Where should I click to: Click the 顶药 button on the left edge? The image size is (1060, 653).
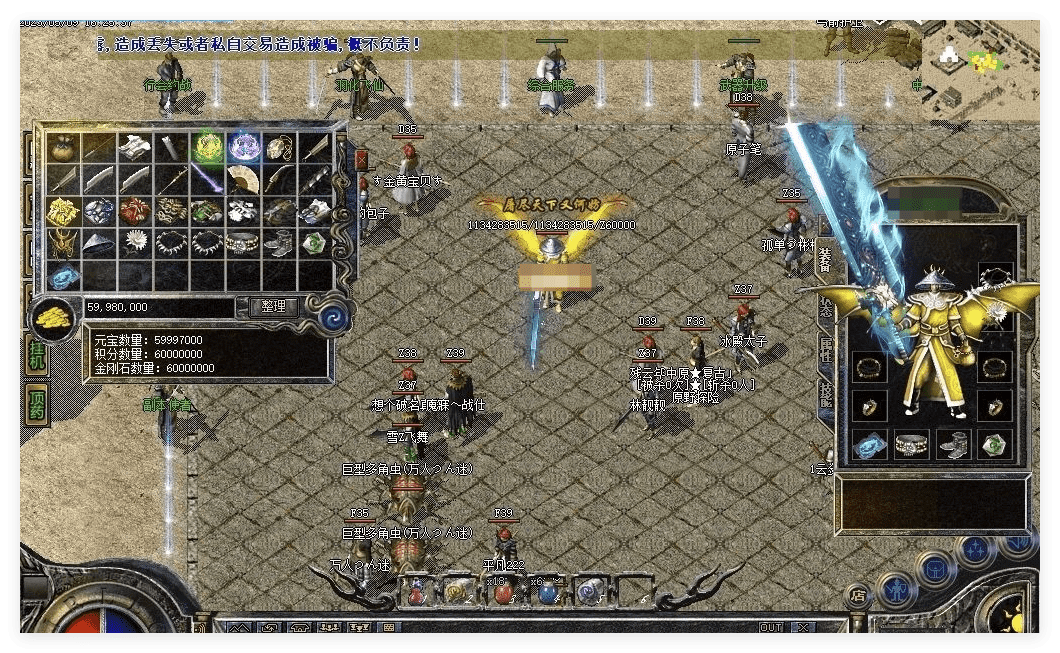(37, 405)
